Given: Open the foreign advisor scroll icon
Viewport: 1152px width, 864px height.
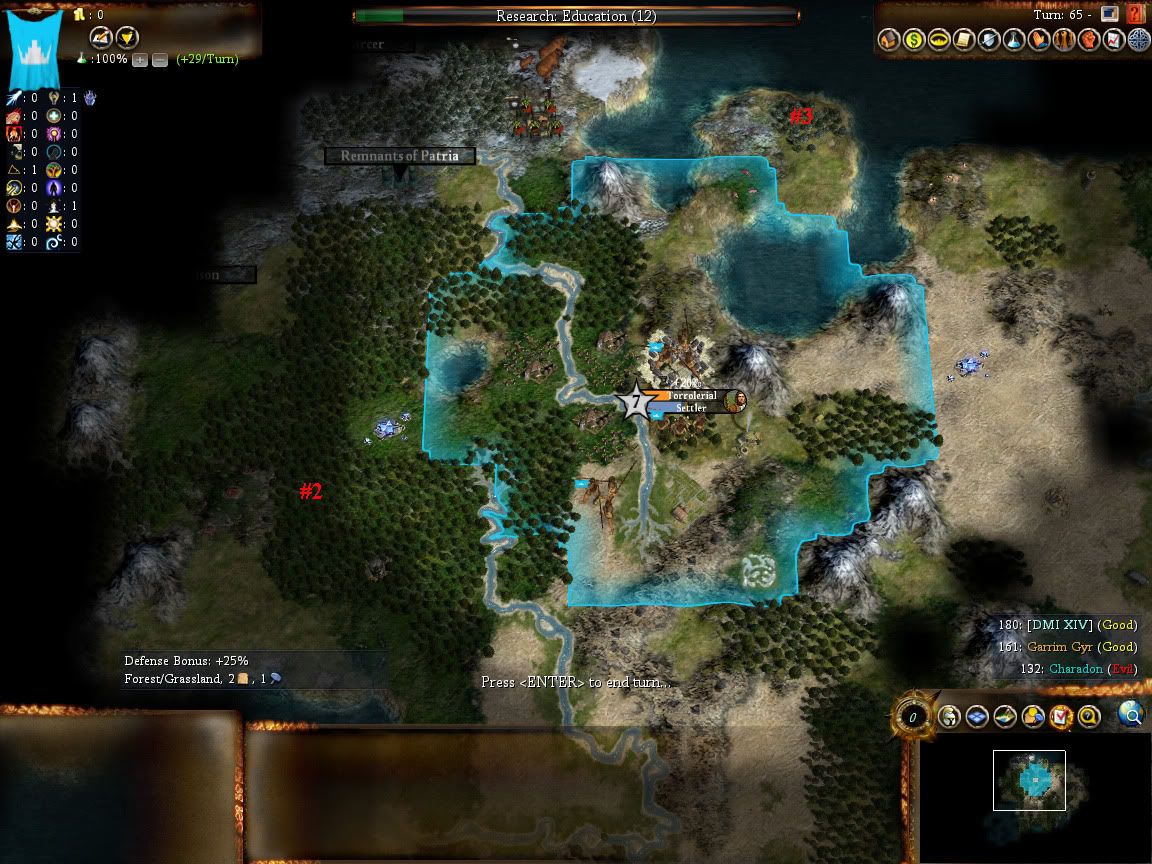Looking at the screenshot, I should [x=962, y=40].
